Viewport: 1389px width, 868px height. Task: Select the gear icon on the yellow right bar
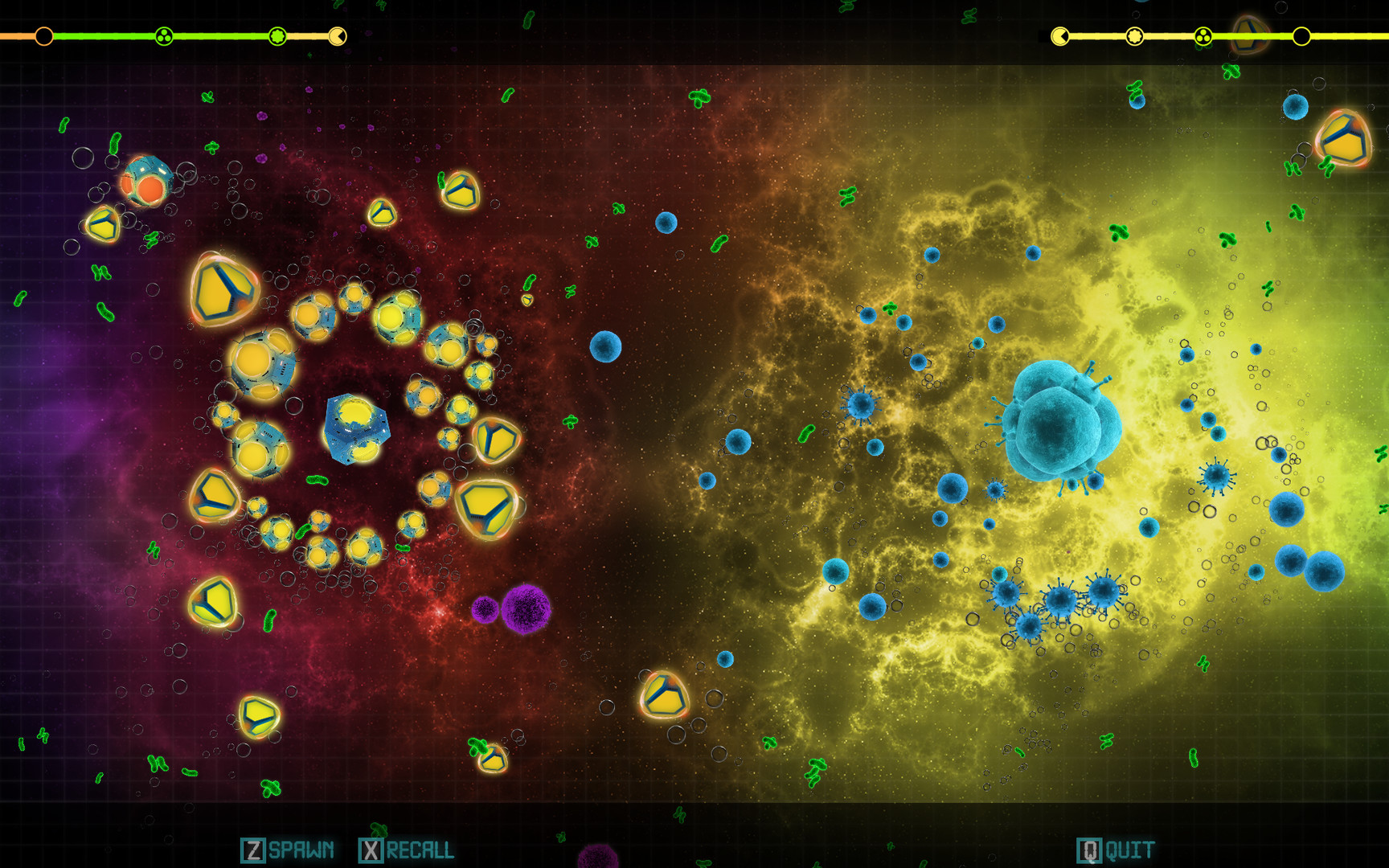click(x=1133, y=35)
